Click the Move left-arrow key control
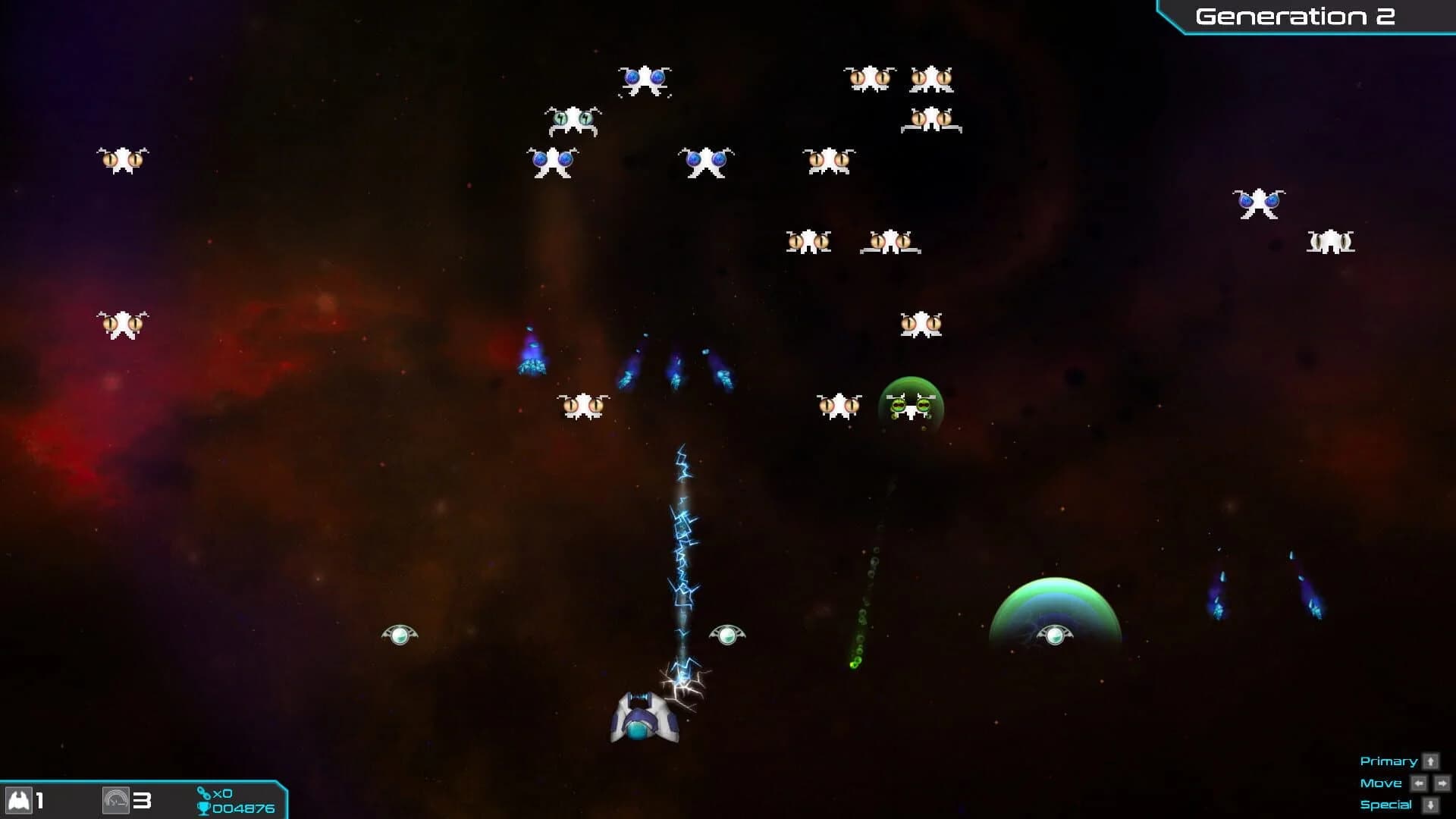This screenshot has width=1456, height=819. click(x=1419, y=783)
